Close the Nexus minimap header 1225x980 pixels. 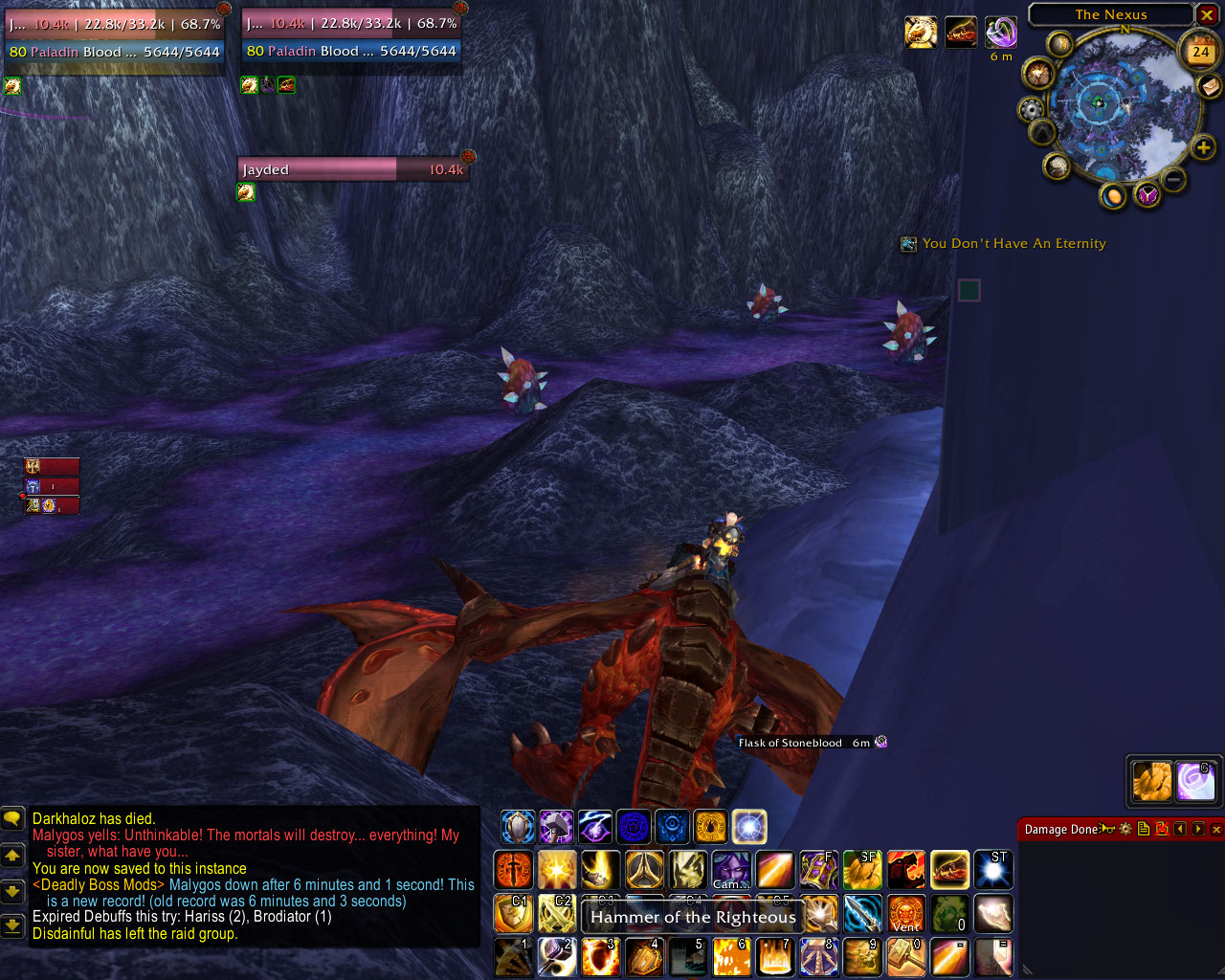pyautogui.click(x=1207, y=15)
